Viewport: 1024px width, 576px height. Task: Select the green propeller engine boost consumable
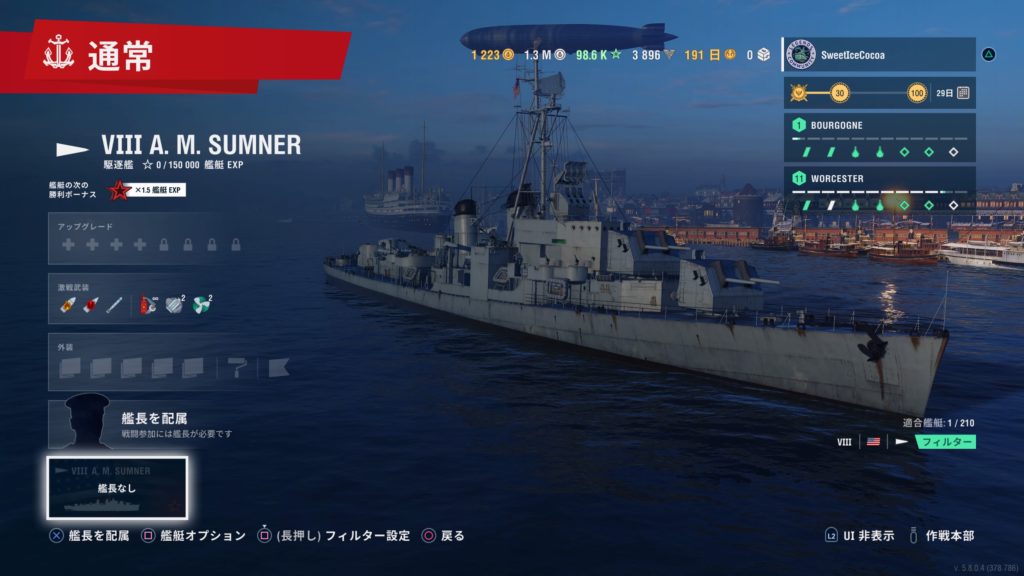pyautogui.click(x=201, y=304)
